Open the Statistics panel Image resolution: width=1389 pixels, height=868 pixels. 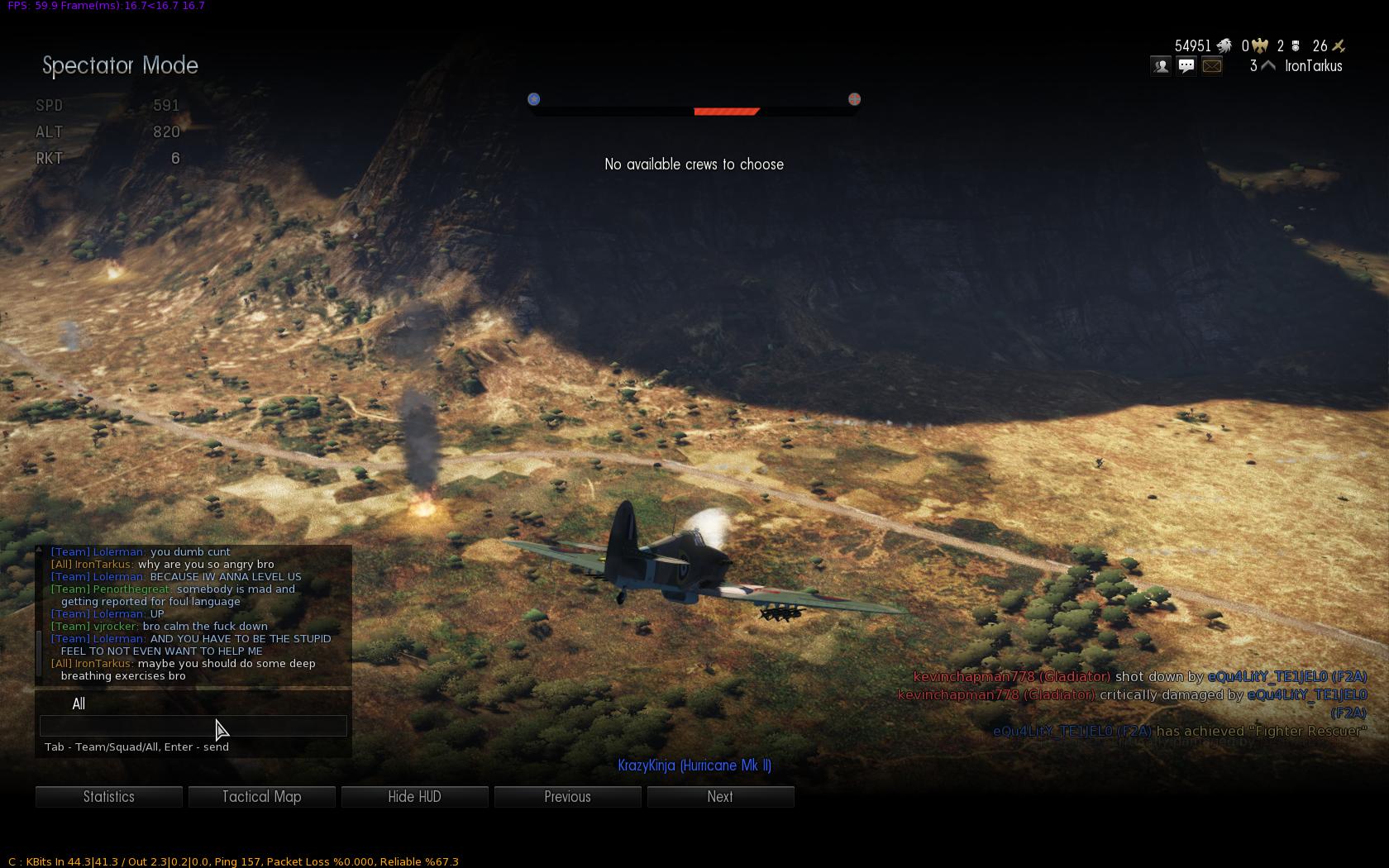pos(108,797)
